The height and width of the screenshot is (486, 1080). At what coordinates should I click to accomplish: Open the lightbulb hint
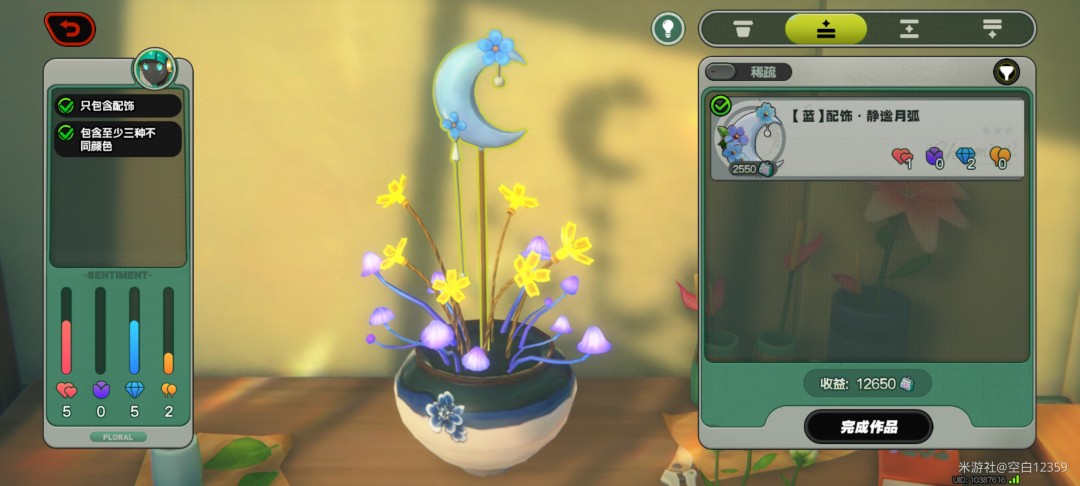tap(668, 28)
